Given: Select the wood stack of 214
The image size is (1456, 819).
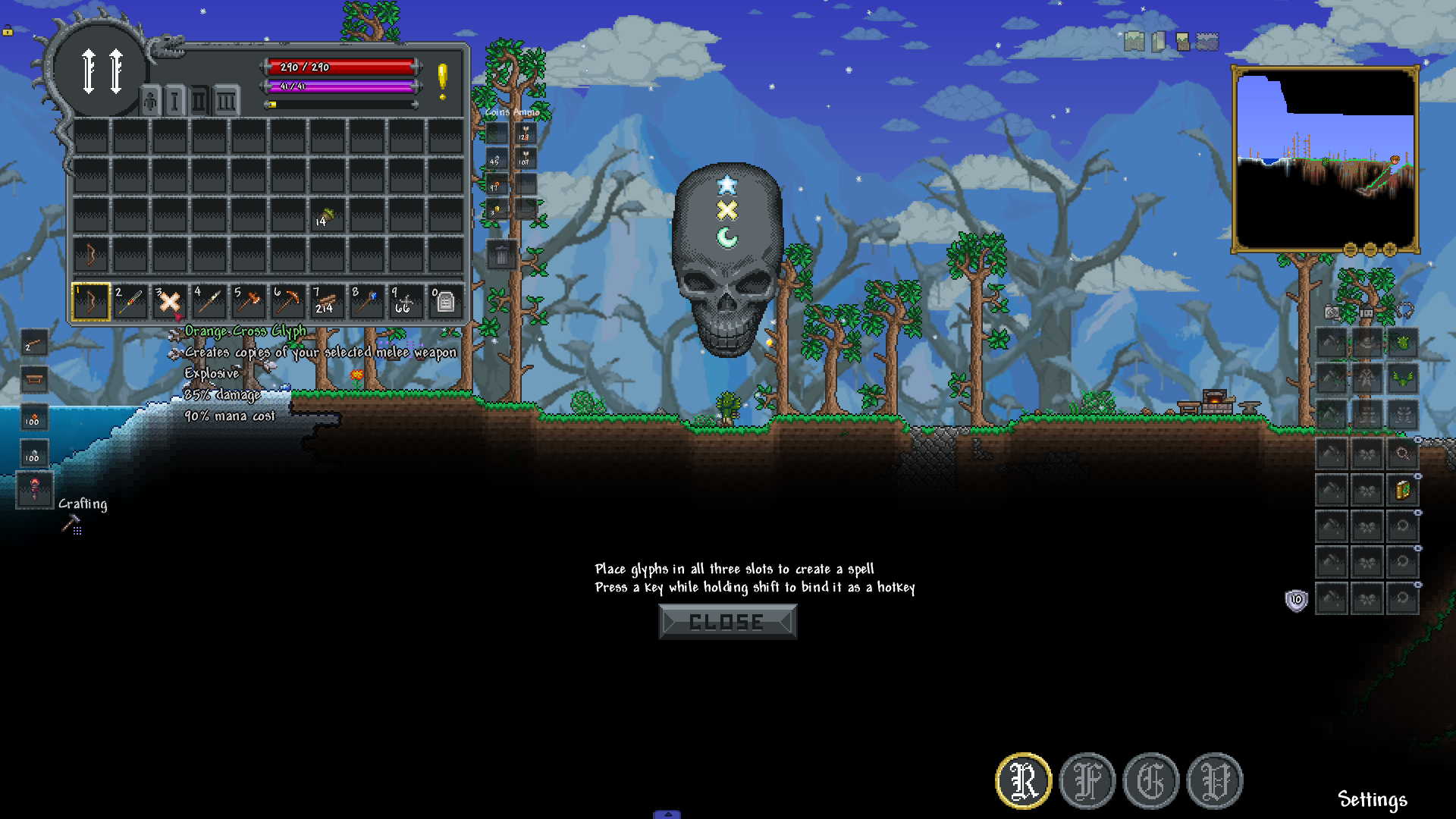Looking at the screenshot, I should coord(327,302).
